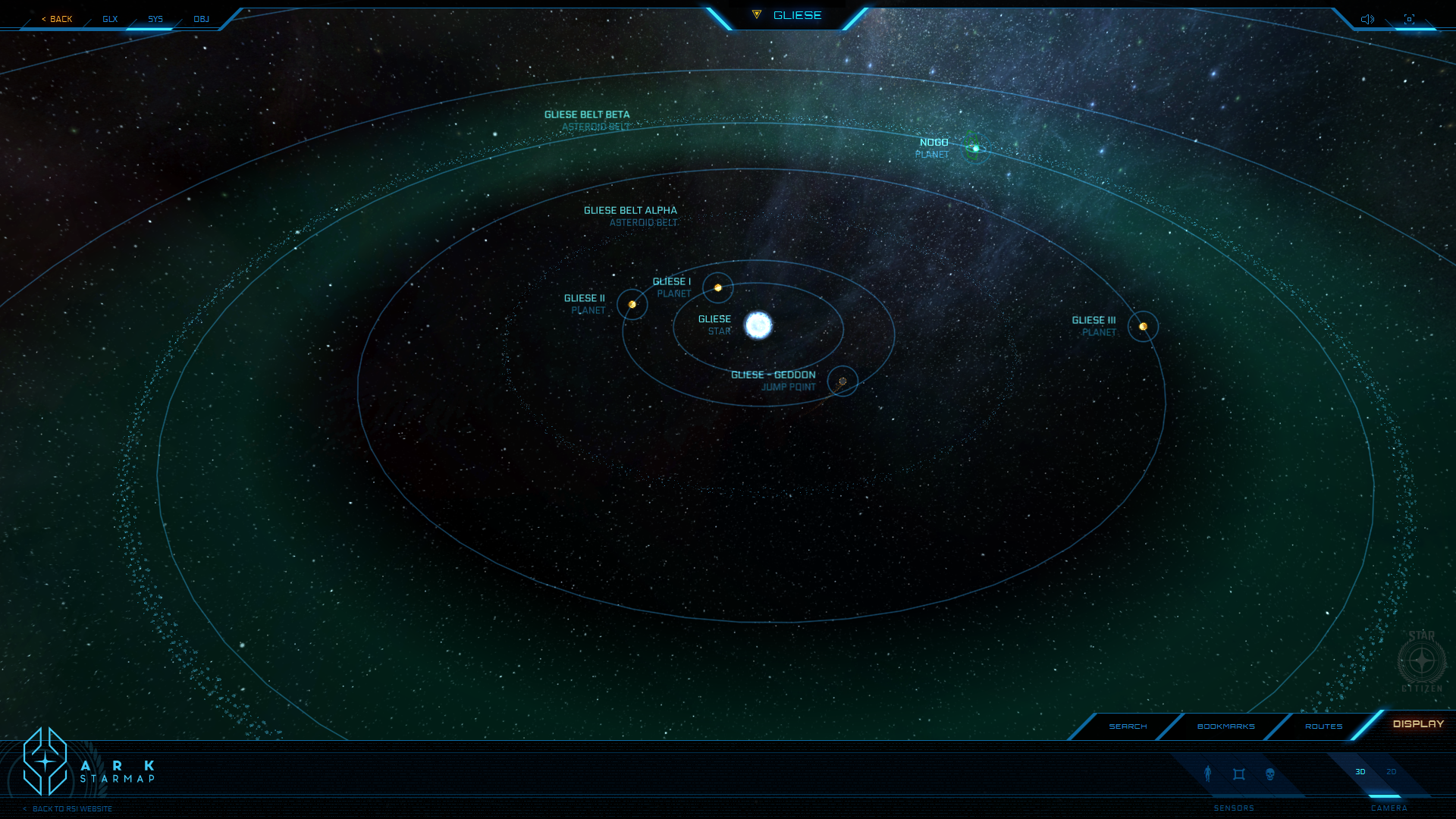Open the Routes panel
This screenshot has height=819, width=1456.
point(1323,726)
